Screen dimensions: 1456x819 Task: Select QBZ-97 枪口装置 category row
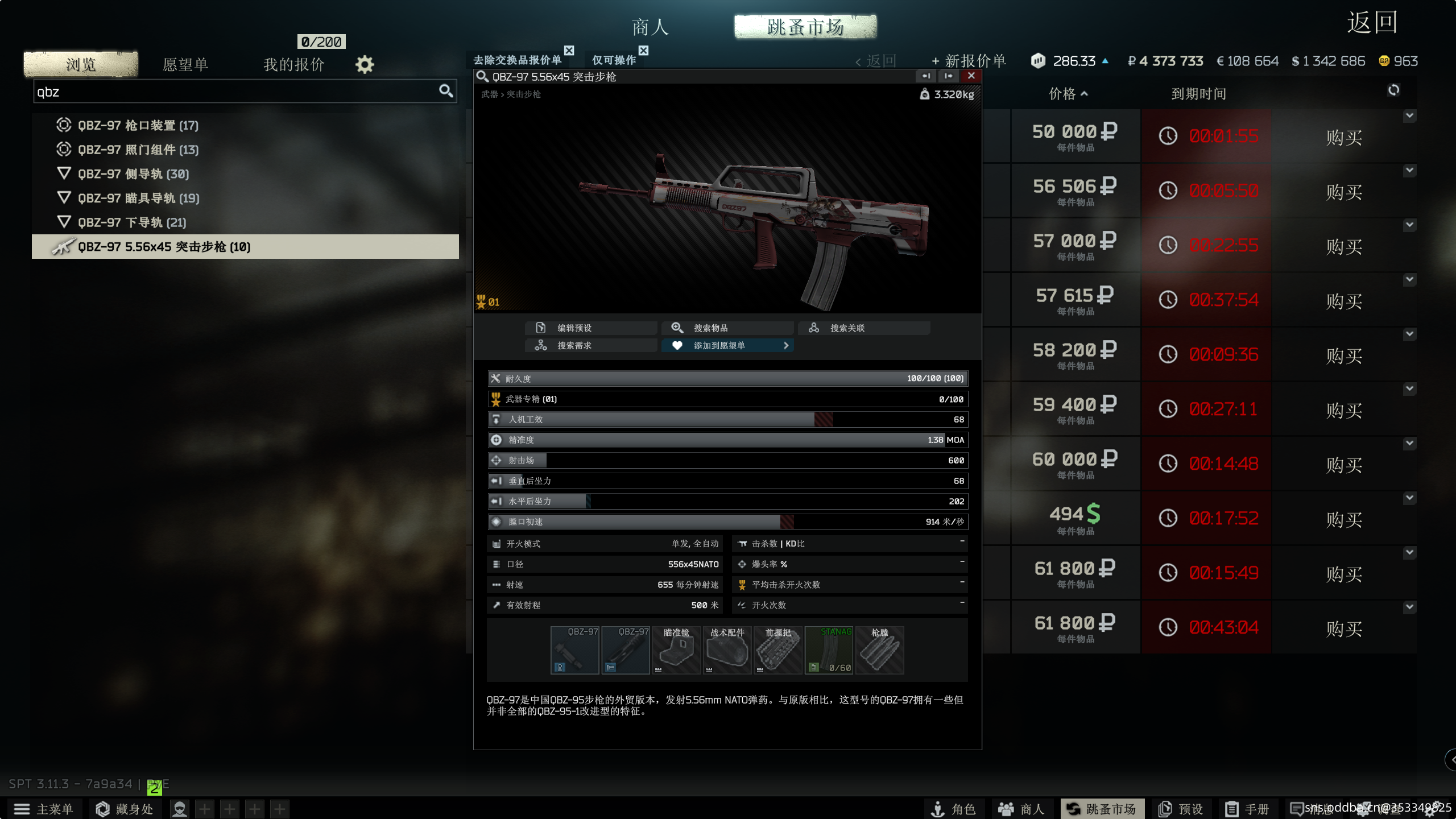point(138,125)
